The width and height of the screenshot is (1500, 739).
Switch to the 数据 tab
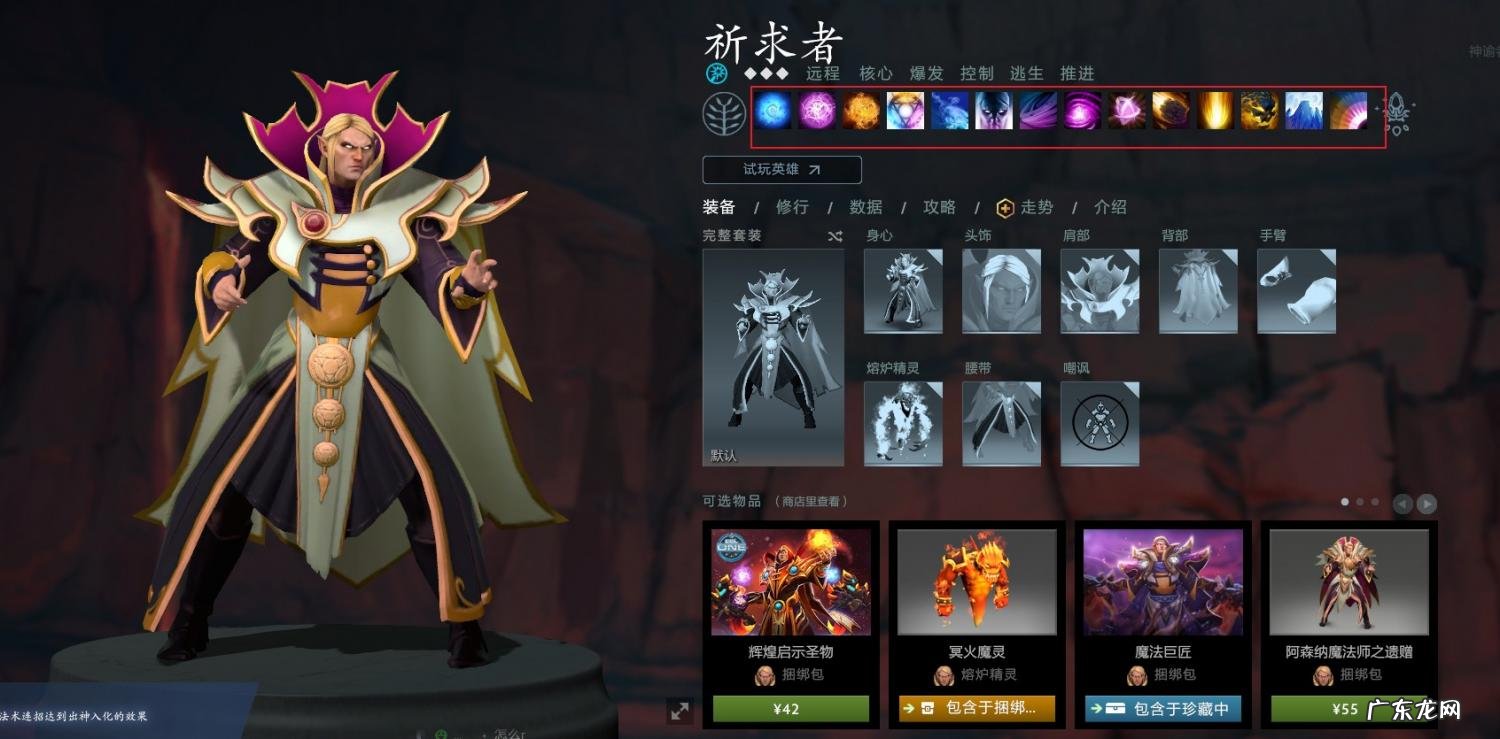click(x=866, y=208)
